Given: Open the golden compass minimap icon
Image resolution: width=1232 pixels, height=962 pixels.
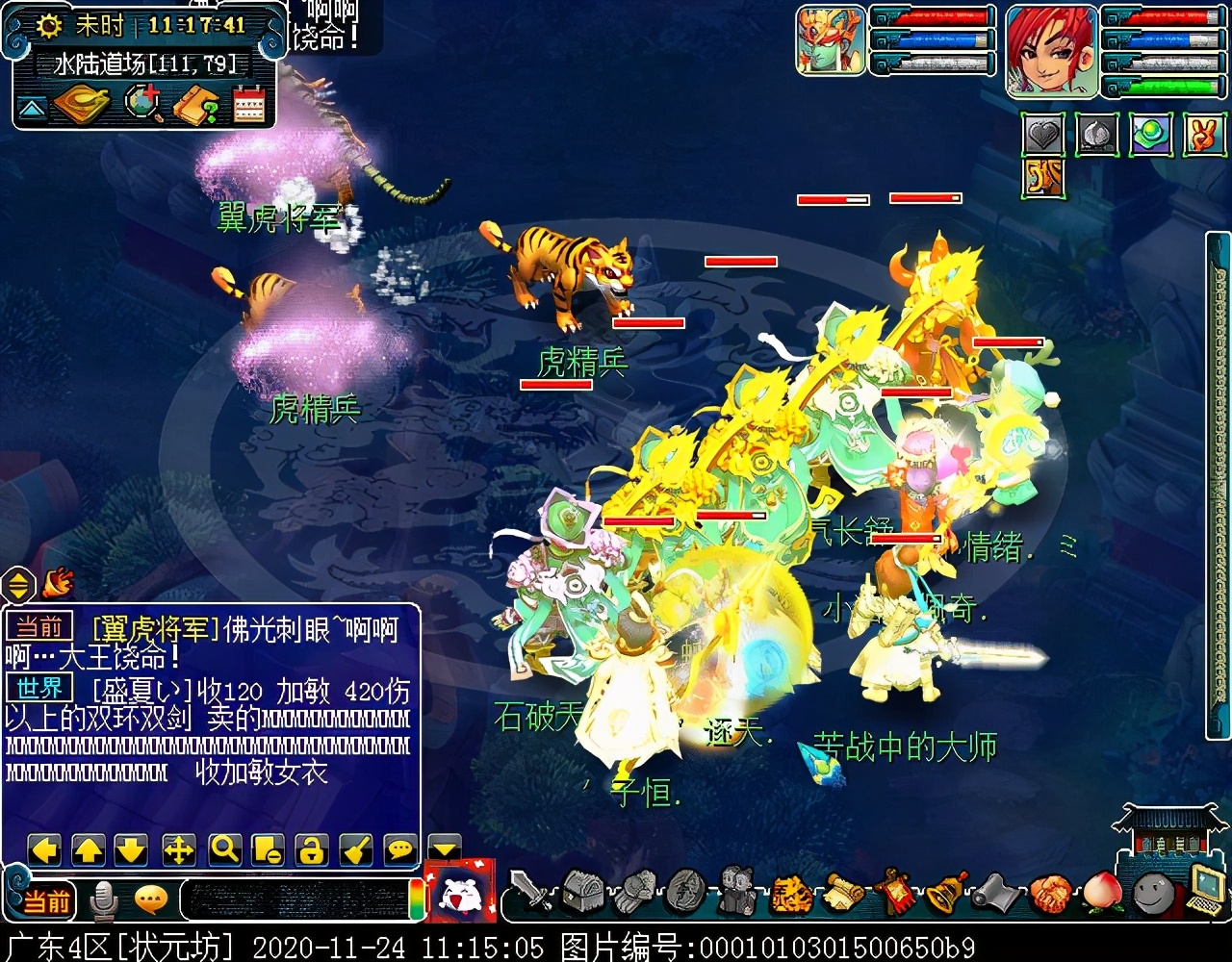Looking at the screenshot, I should pos(83,104).
